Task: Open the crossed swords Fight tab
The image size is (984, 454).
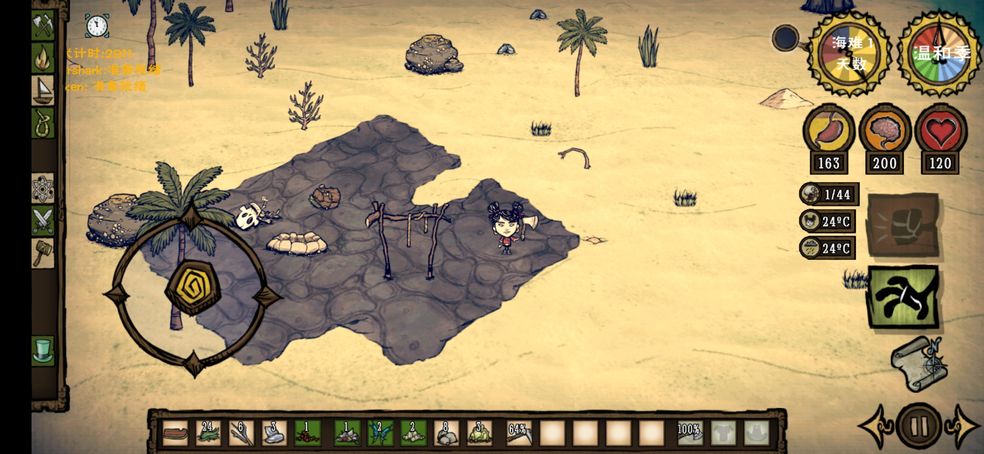Action: pyautogui.click(x=43, y=220)
